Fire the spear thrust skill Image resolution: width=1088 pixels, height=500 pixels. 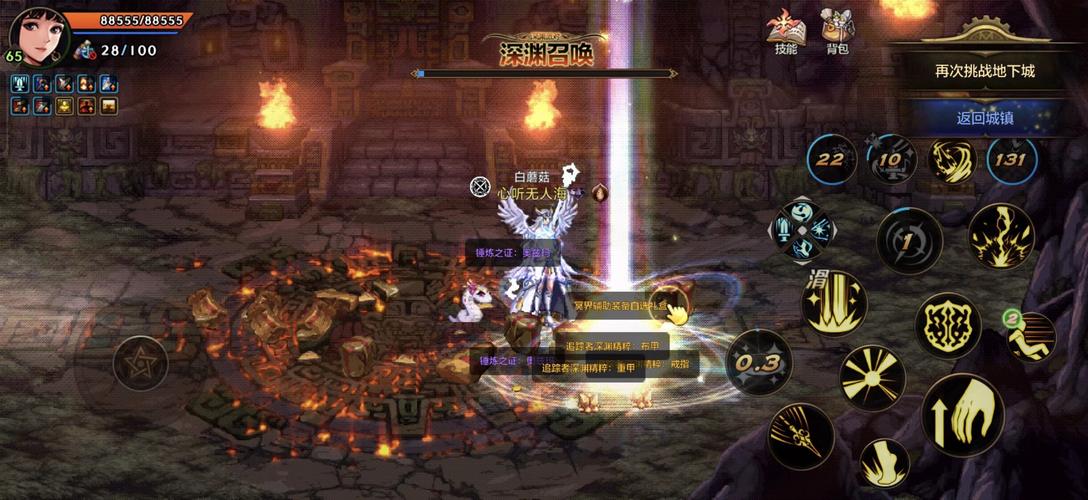801,436
